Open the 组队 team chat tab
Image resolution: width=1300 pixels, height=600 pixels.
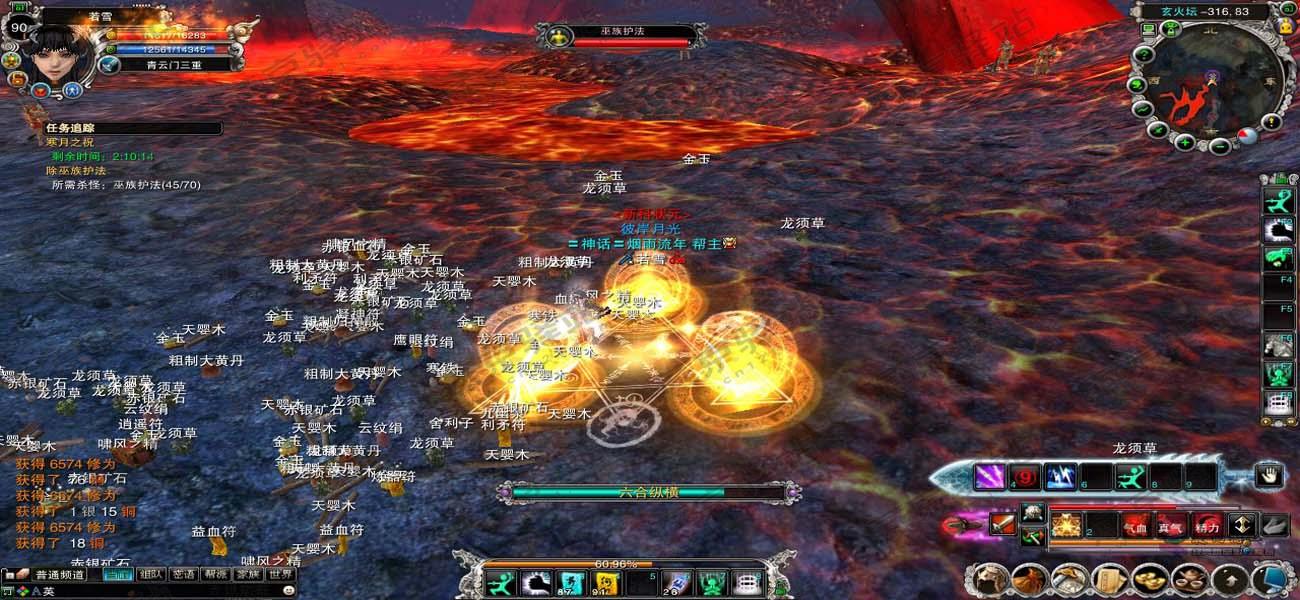[x=151, y=575]
